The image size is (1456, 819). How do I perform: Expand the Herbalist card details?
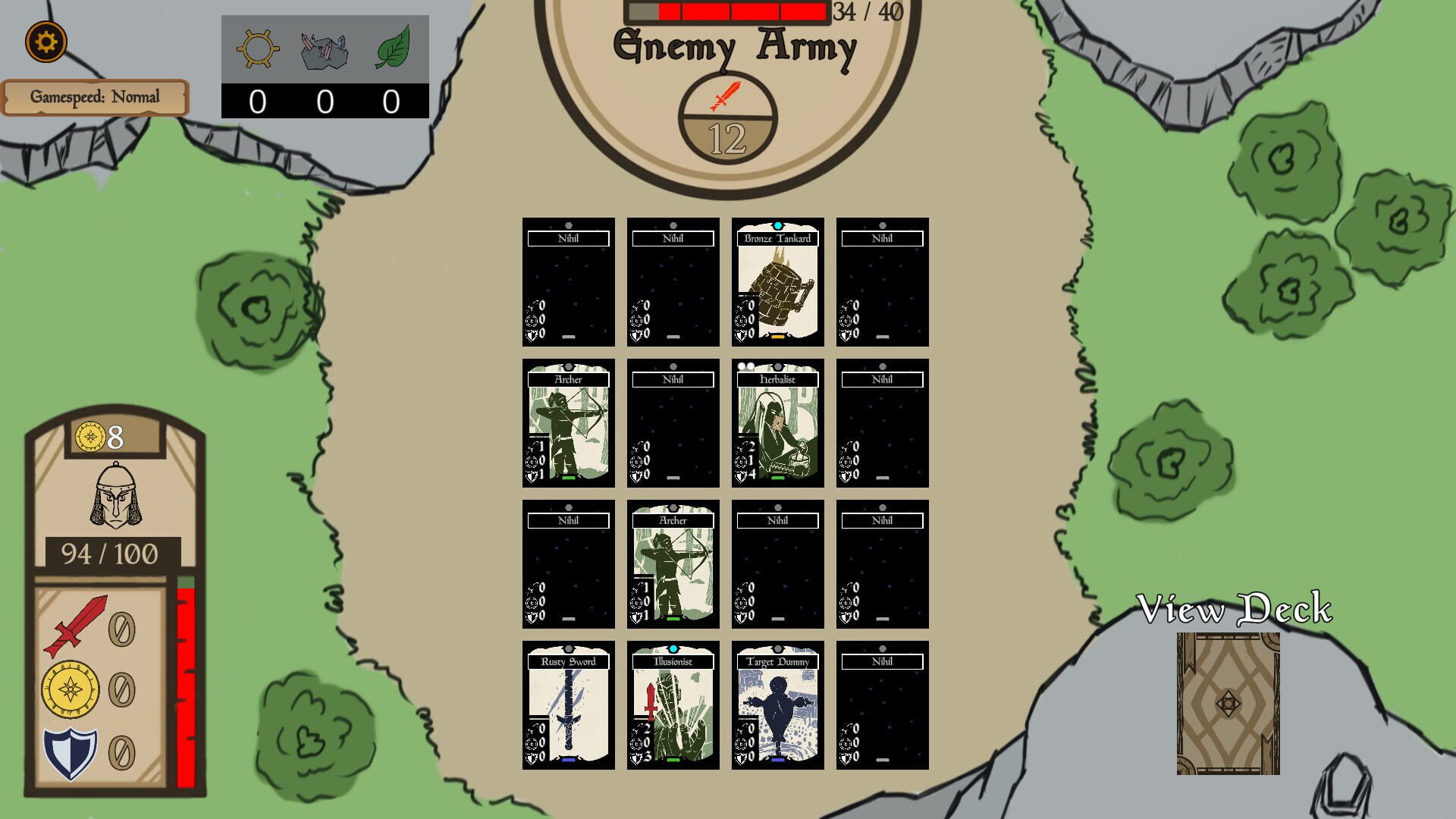click(778, 425)
